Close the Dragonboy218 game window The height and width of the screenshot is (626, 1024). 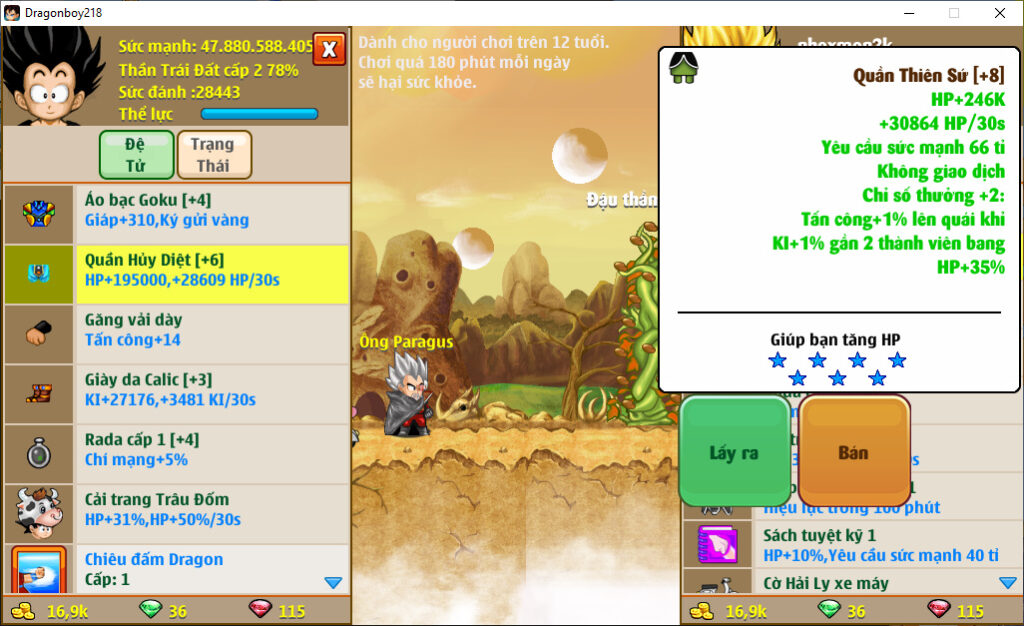[999, 13]
